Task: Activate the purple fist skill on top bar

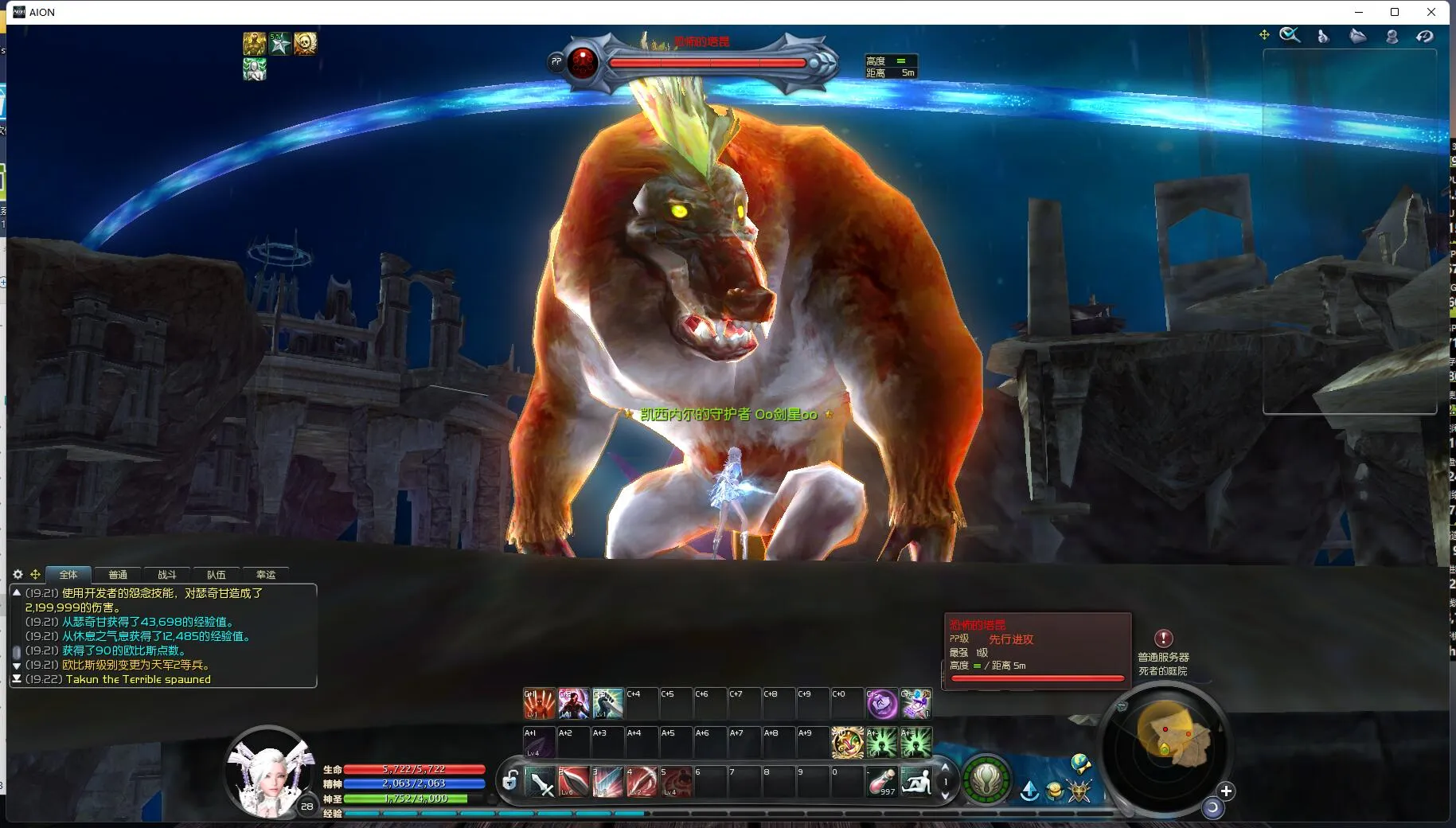Action: coord(881,703)
